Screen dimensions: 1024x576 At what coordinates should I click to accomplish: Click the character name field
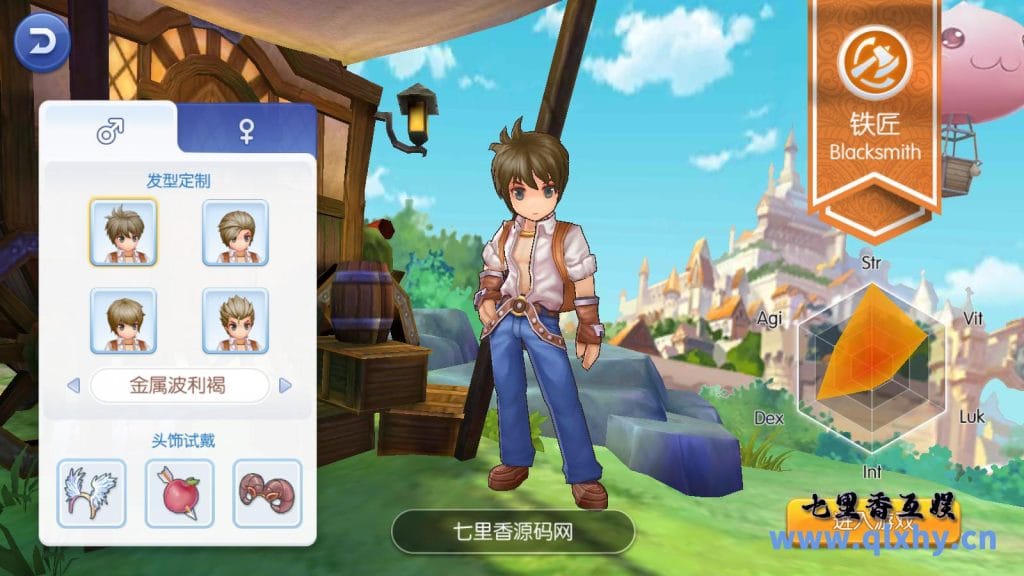coord(512,531)
